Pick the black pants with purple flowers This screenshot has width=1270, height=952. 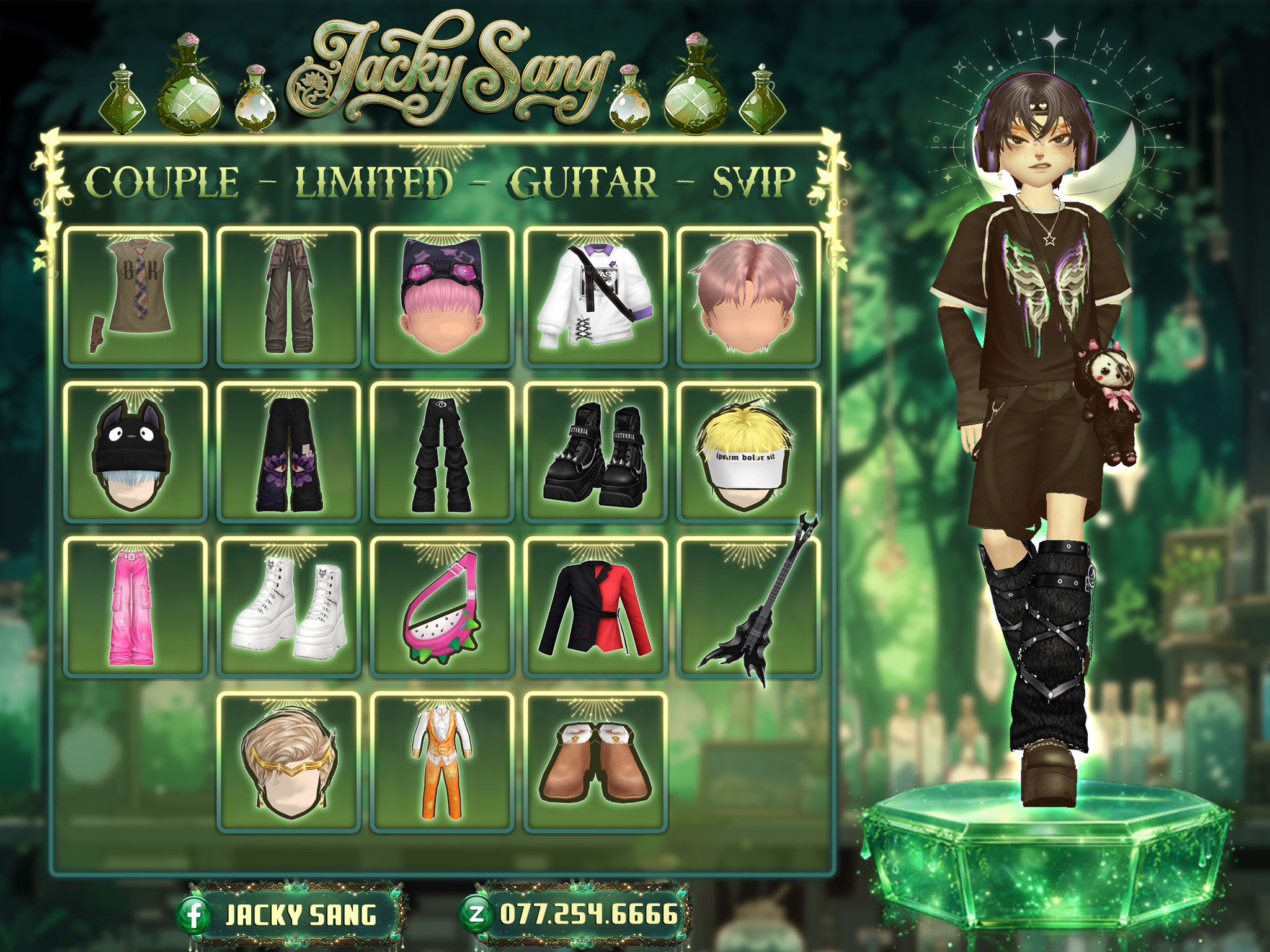tap(288, 452)
